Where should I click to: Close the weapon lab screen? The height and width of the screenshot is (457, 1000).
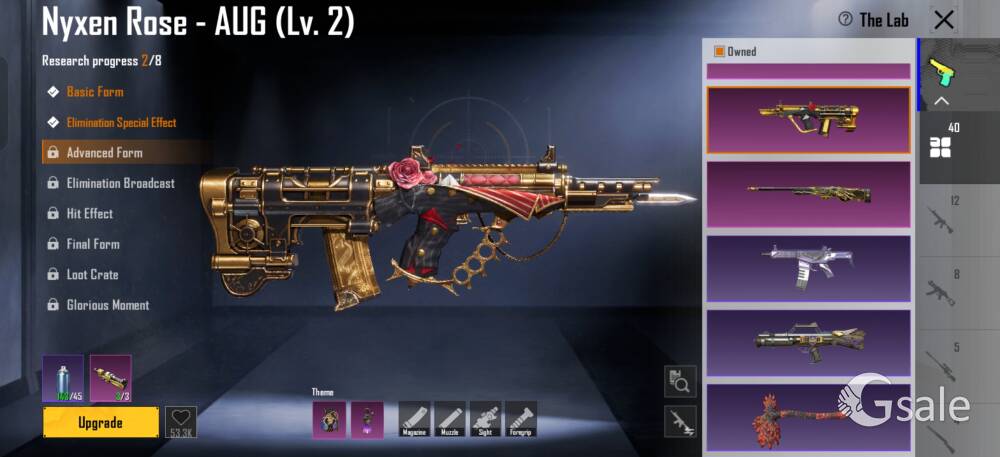pyautogui.click(x=943, y=20)
